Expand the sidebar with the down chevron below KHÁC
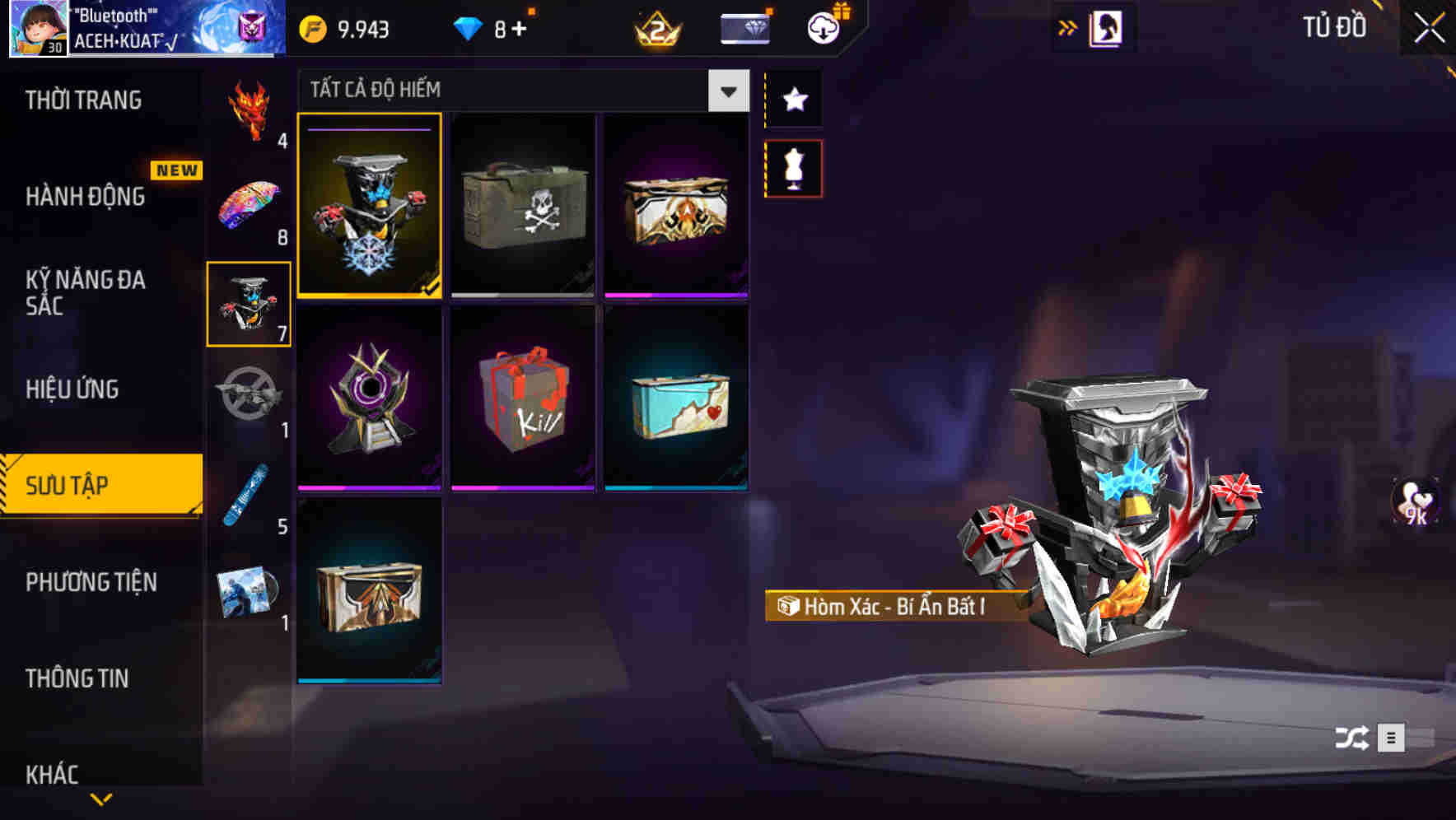This screenshot has width=1456, height=820. [x=100, y=799]
